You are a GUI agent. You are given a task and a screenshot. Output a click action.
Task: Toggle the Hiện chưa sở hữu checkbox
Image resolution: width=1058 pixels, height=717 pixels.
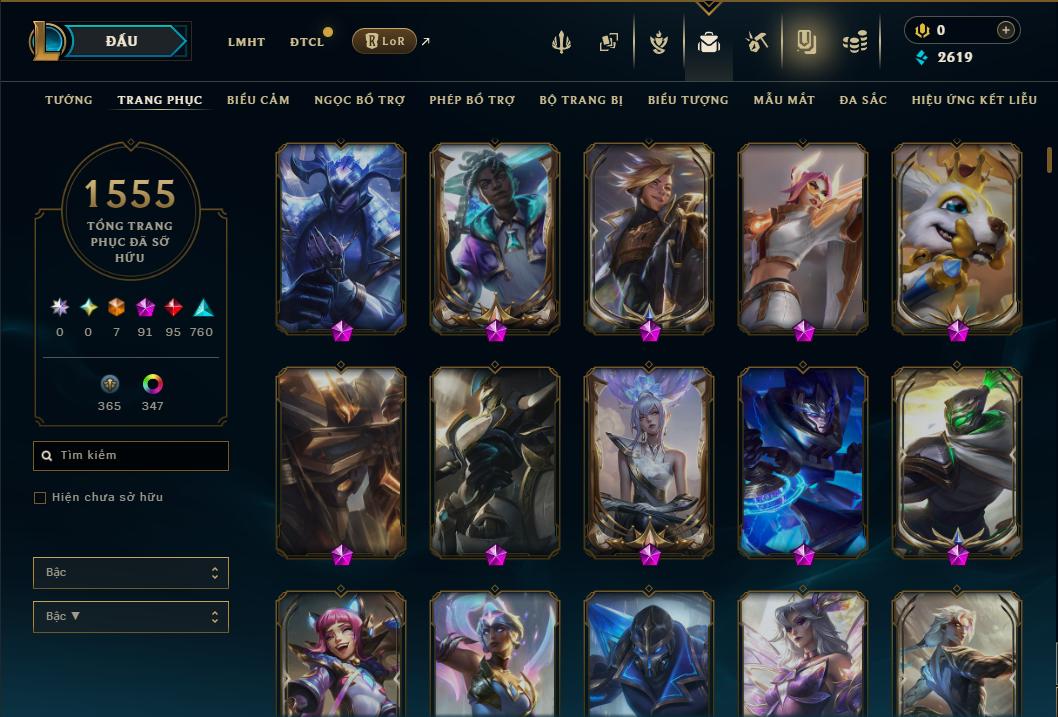(x=40, y=498)
